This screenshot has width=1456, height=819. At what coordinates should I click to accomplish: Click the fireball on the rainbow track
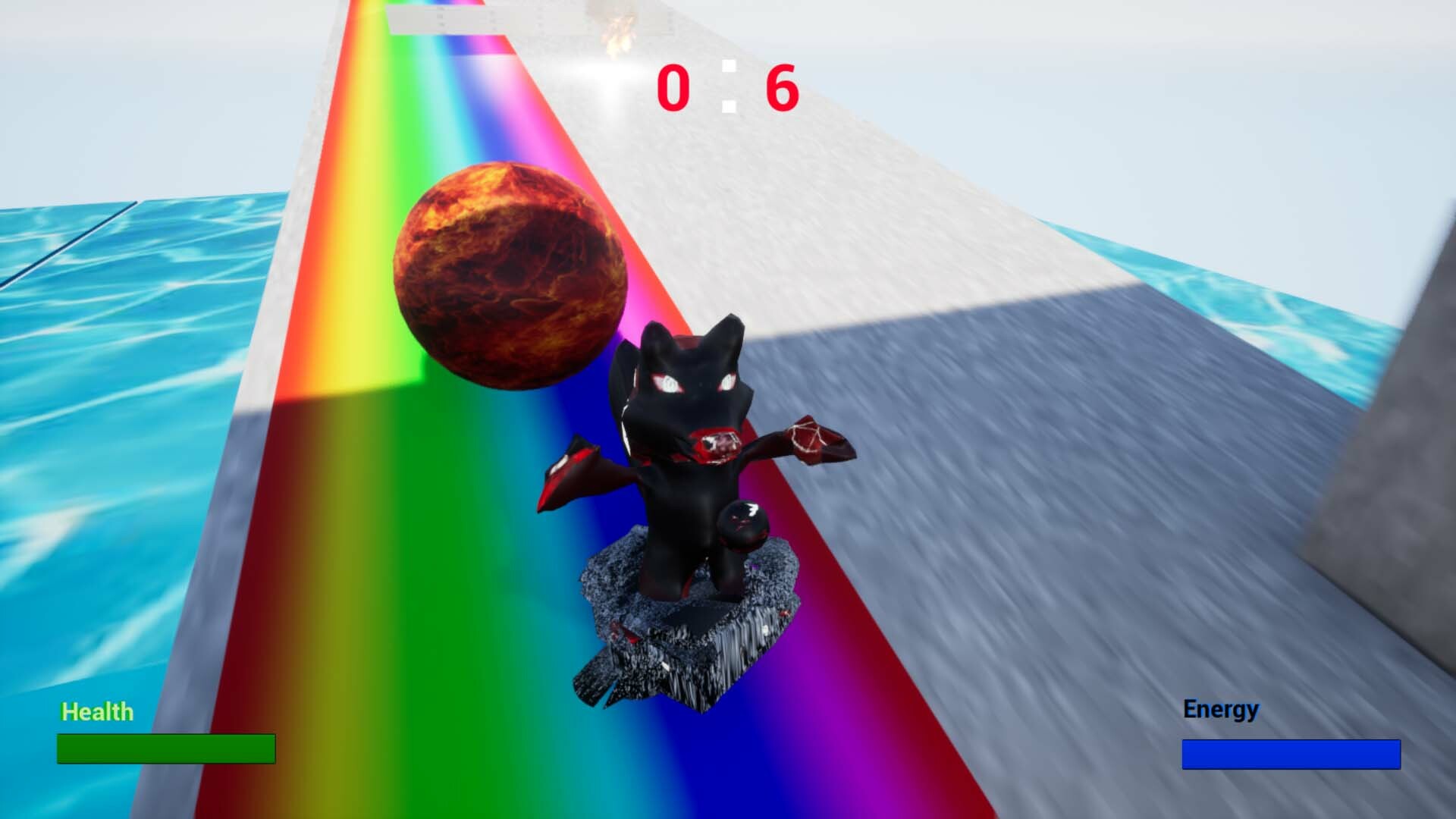point(512,273)
